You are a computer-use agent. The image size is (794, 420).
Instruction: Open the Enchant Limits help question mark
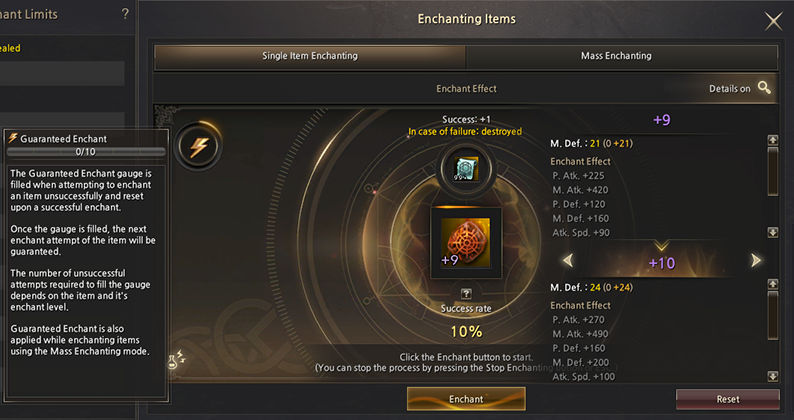tap(125, 14)
